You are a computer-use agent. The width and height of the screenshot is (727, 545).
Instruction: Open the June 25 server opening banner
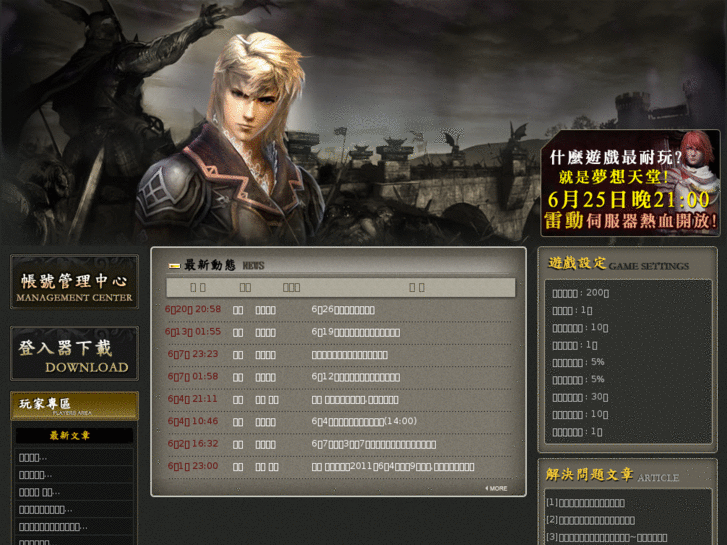(x=630, y=185)
